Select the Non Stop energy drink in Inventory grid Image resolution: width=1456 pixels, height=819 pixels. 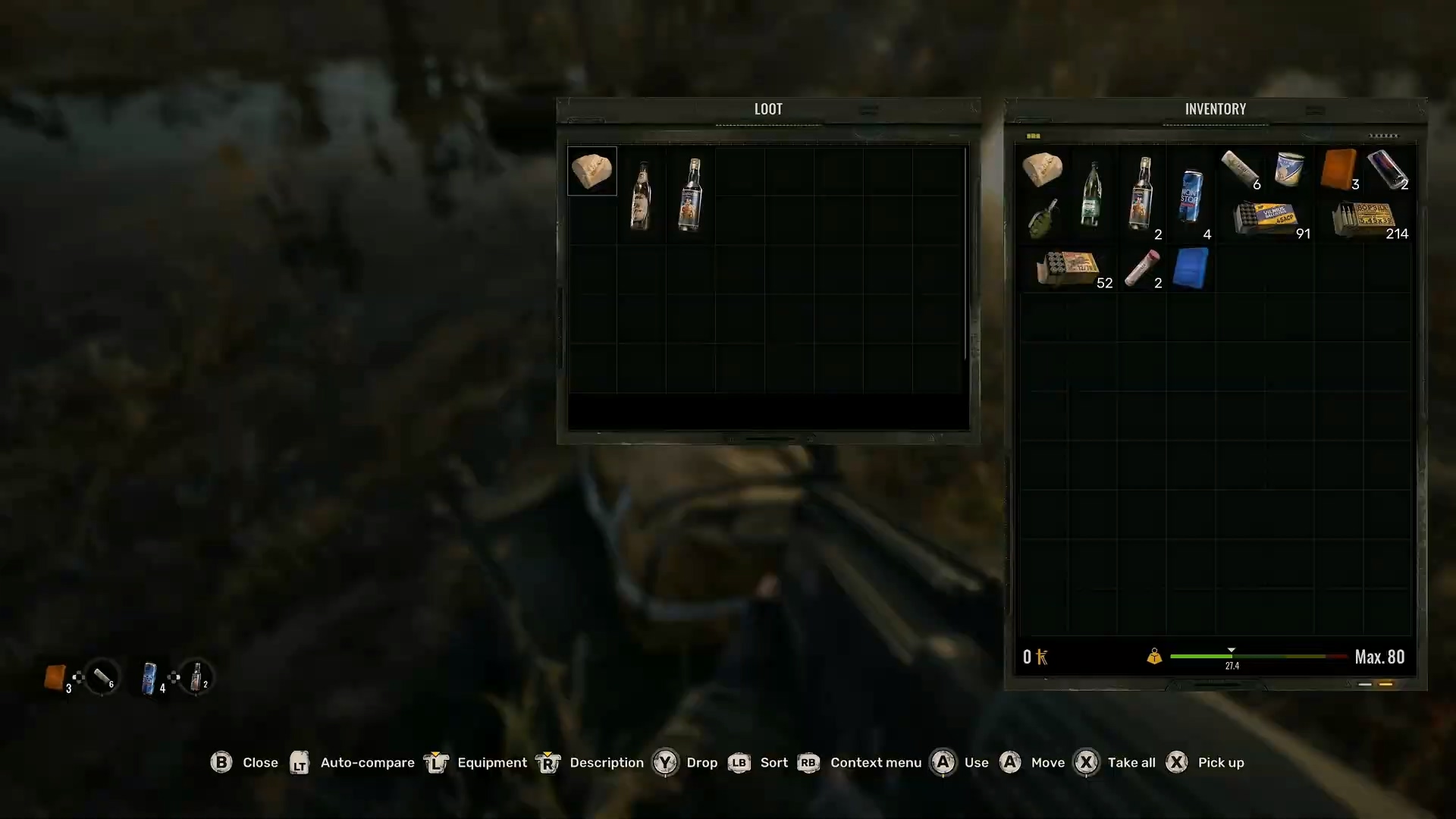pos(1190,196)
